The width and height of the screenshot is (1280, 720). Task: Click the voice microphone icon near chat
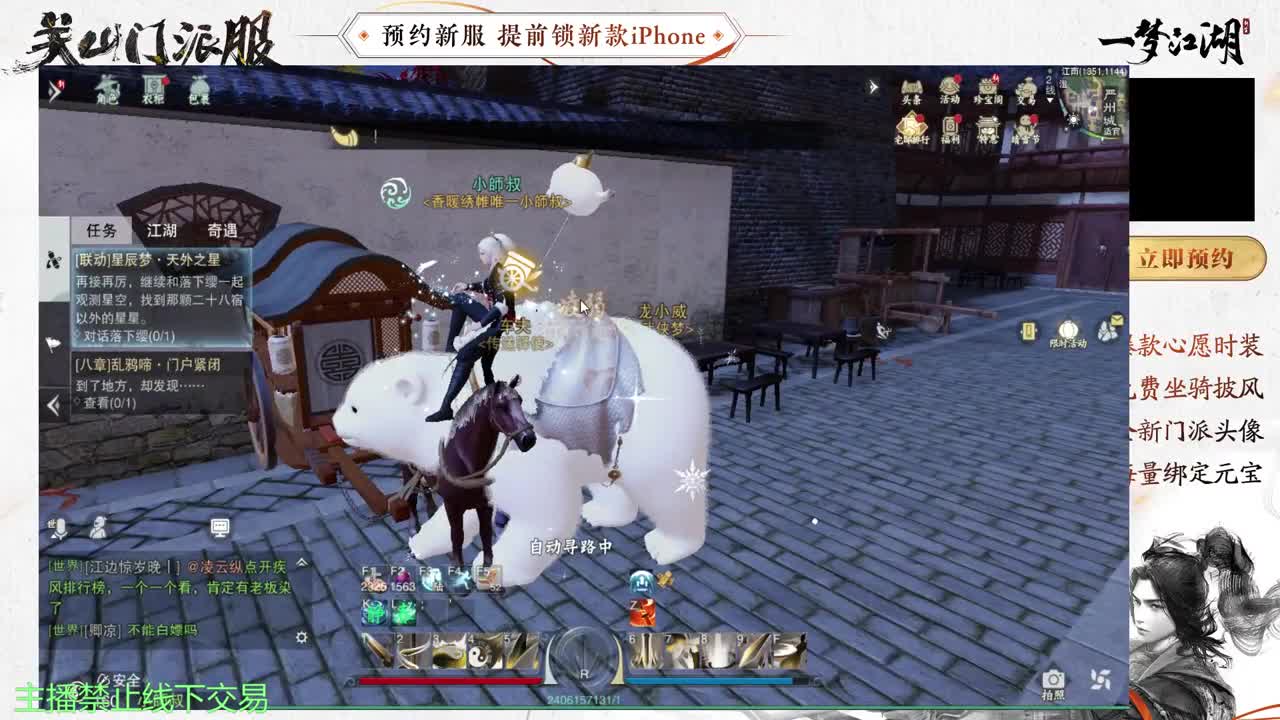(x=60, y=529)
